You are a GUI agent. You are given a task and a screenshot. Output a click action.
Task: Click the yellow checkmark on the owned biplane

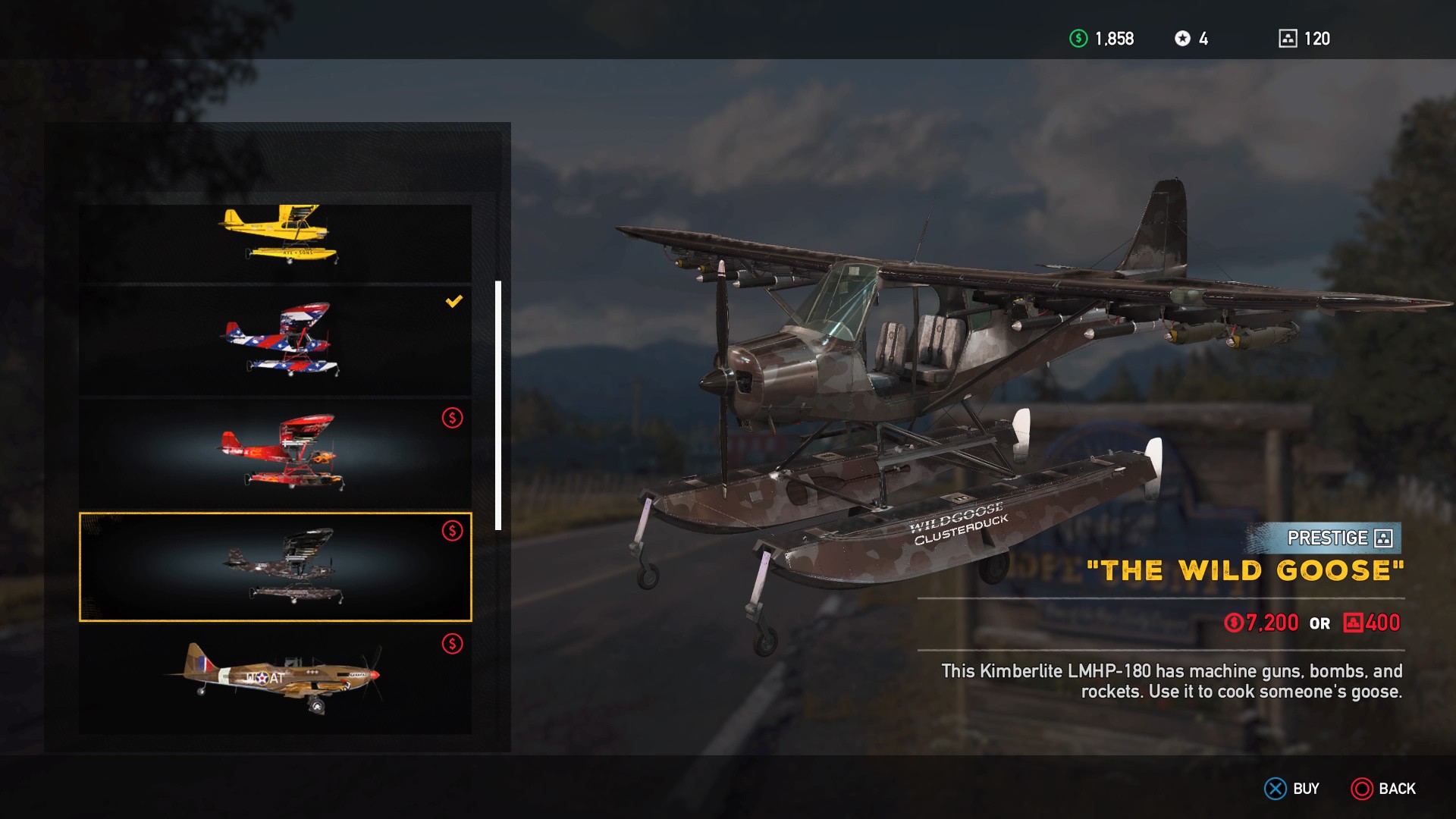[453, 301]
